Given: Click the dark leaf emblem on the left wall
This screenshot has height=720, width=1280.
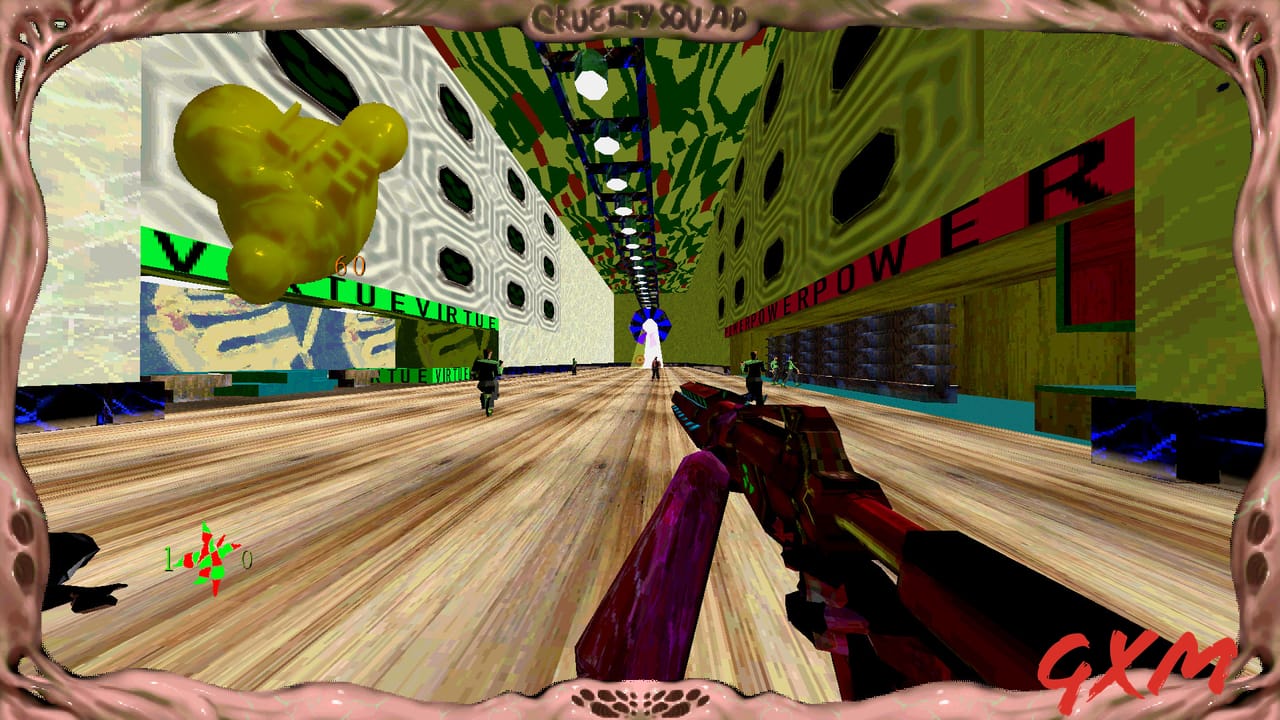Looking at the screenshot, I should (x=315, y=70).
